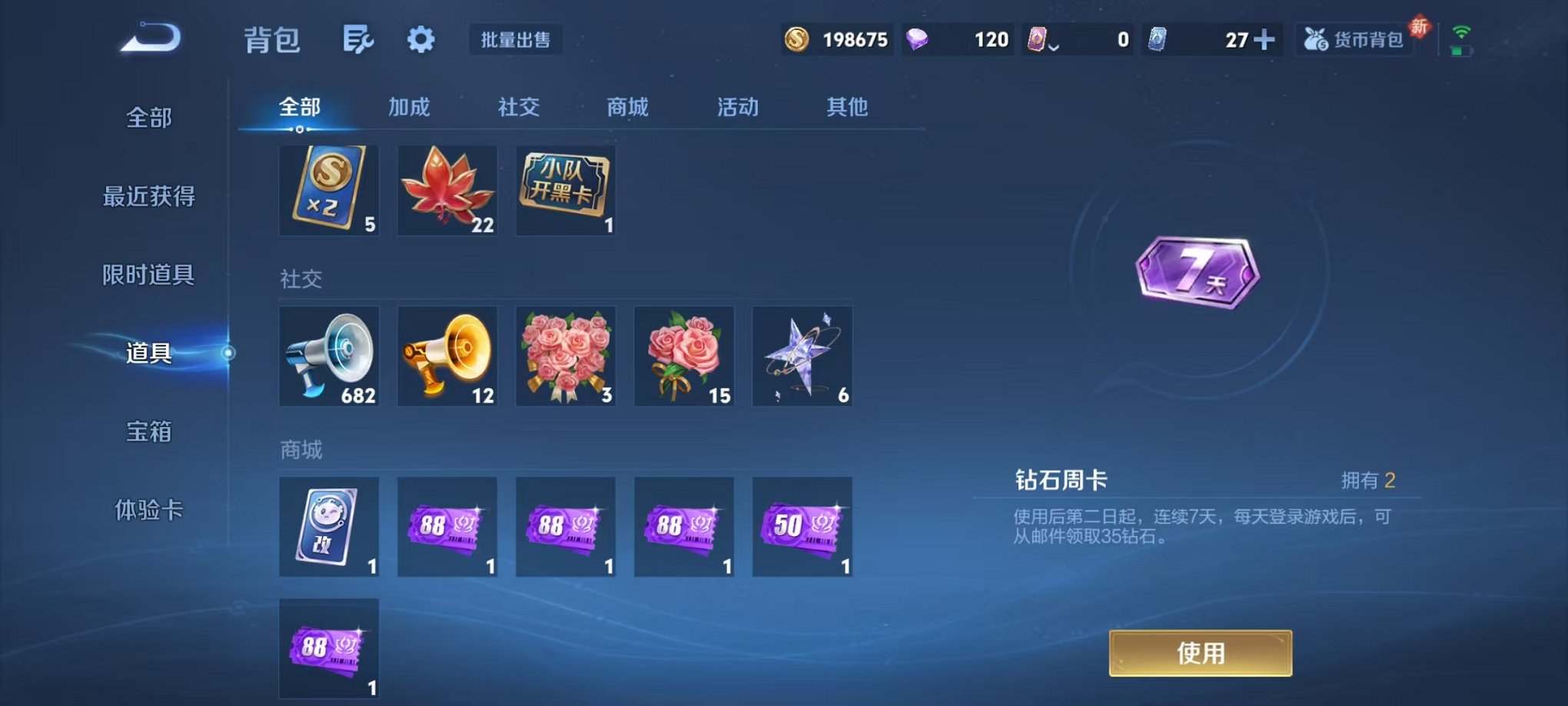Select the red maple leaf item
Image resolution: width=1568 pixels, height=706 pixels.
(x=447, y=189)
